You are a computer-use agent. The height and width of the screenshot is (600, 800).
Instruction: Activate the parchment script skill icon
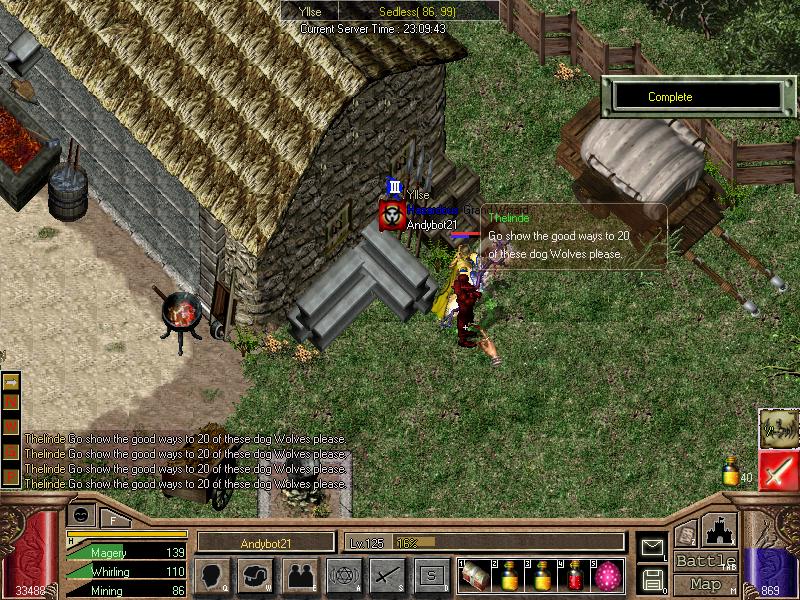click(778, 428)
